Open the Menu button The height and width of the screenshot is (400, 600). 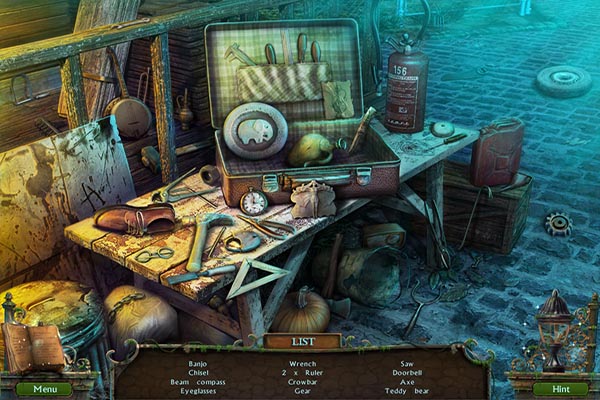[44, 388]
